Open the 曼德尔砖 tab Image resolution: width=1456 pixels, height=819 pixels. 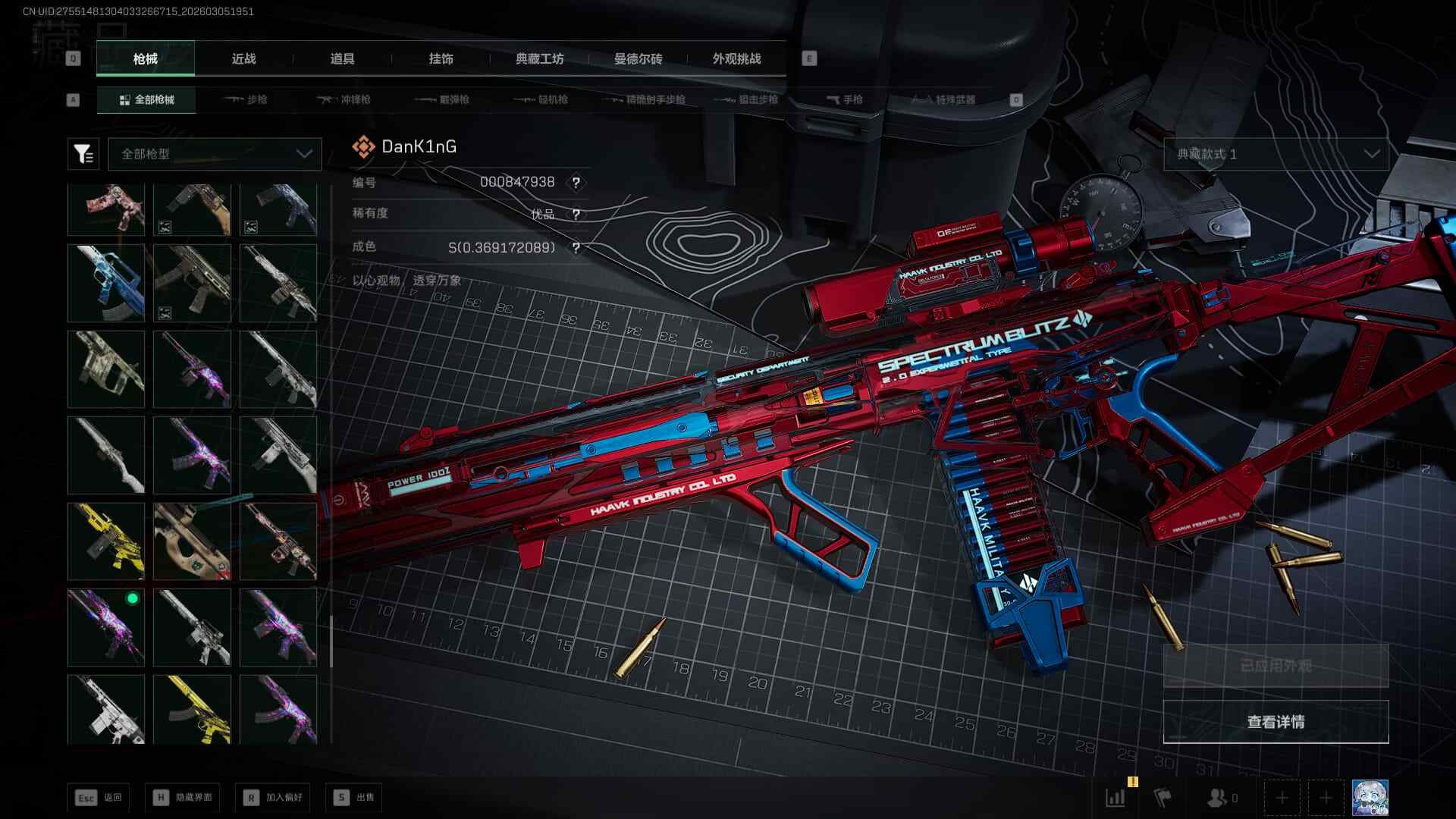[638, 58]
